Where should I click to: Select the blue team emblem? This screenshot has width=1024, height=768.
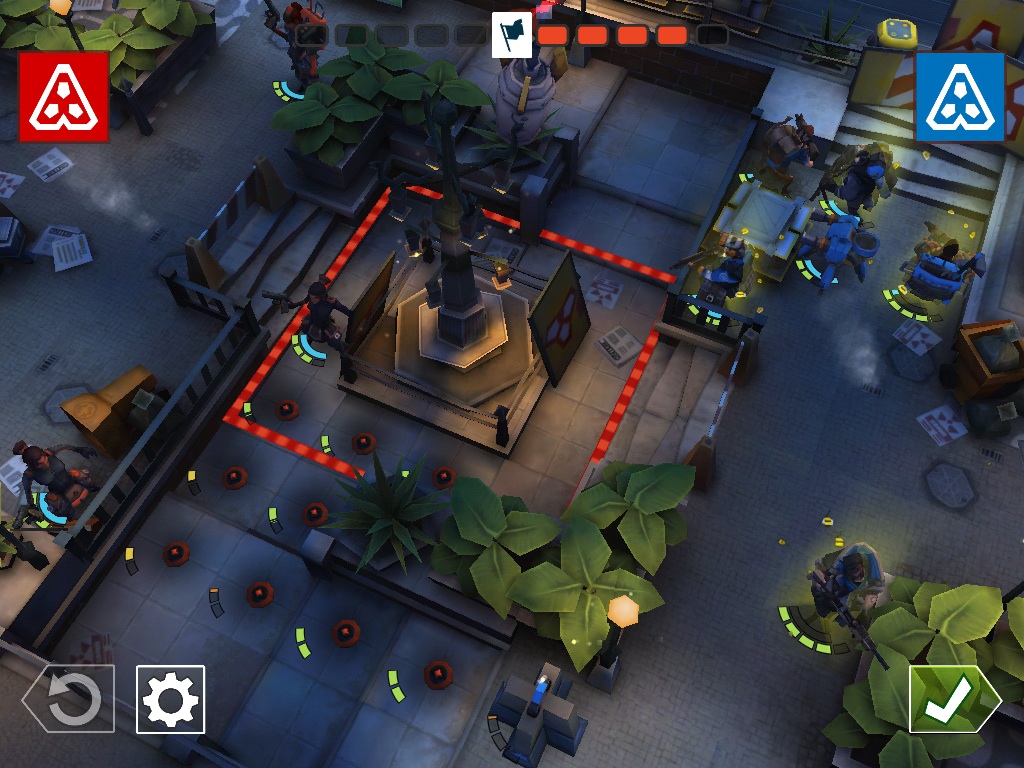[x=959, y=97]
